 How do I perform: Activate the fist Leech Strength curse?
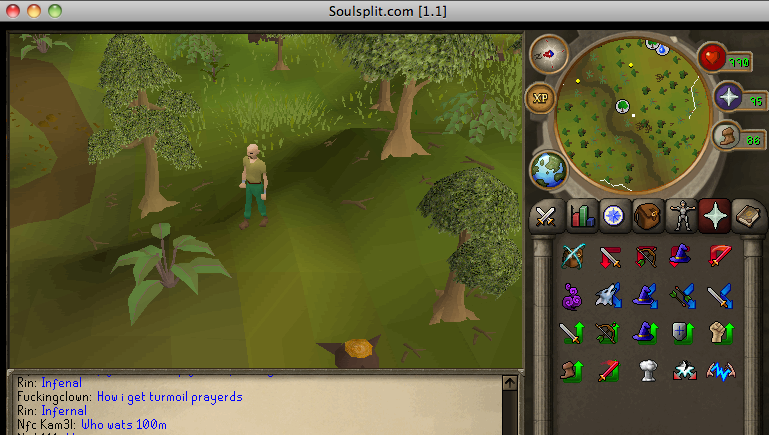tap(719, 332)
